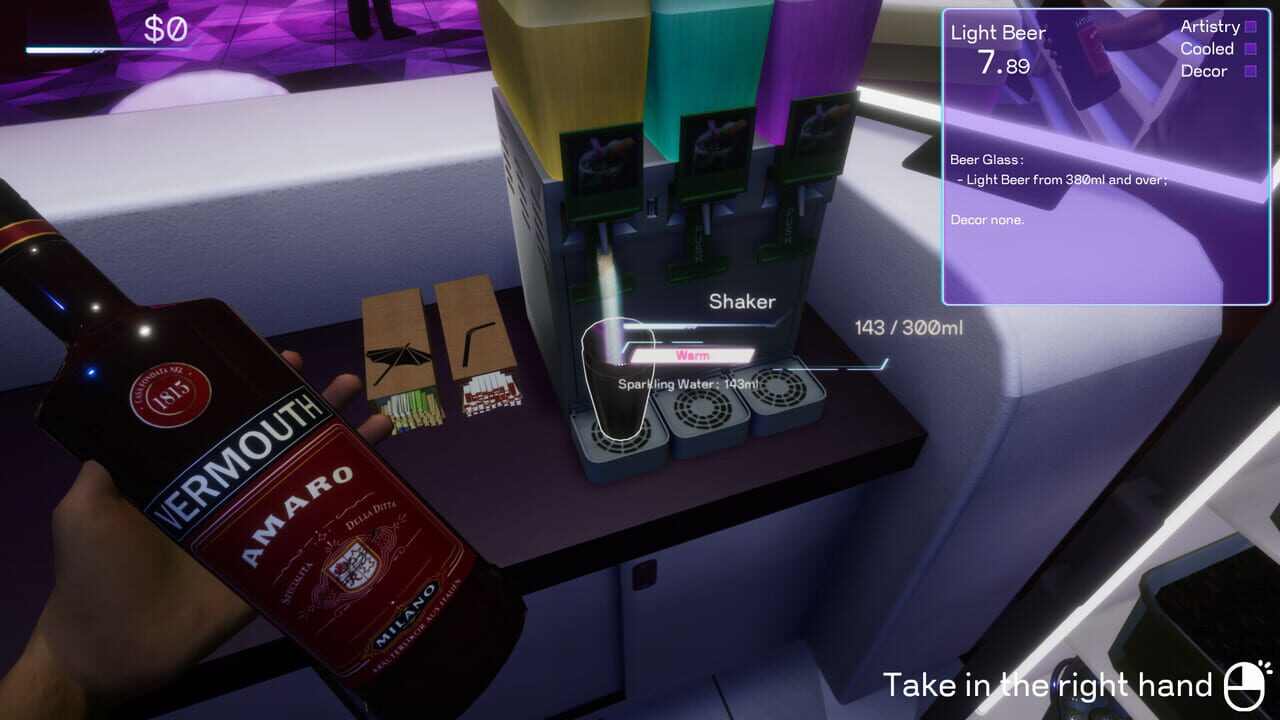The width and height of the screenshot is (1280, 720).
Task: Select the Shaker label
Action: [741, 301]
